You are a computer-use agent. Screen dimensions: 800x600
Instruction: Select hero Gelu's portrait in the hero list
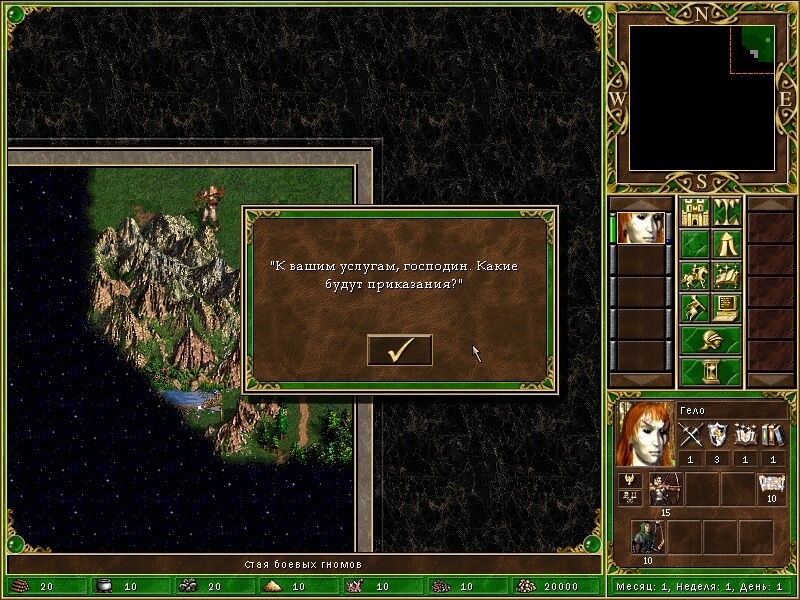coord(641,227)
